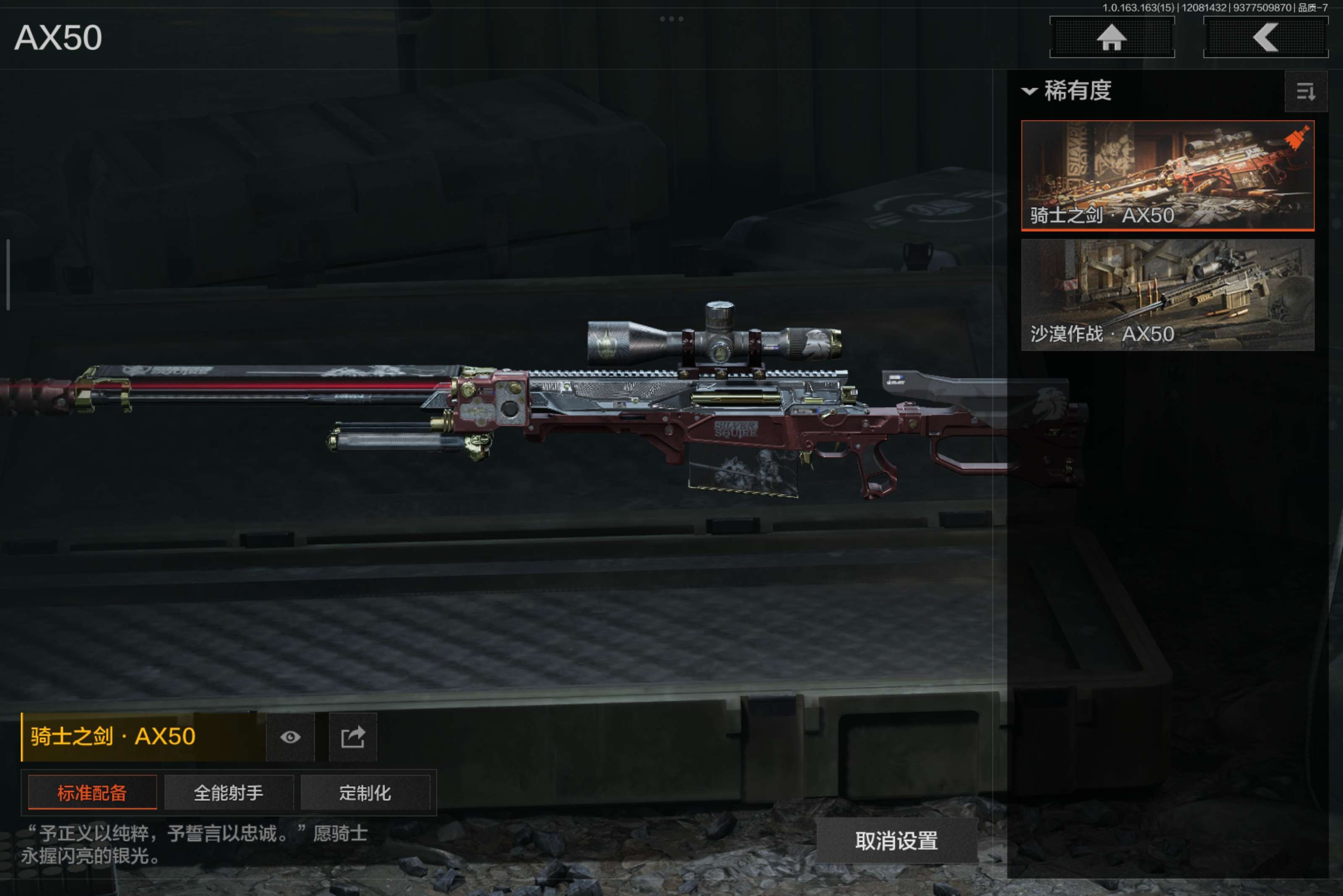
Task: Switch to the 标准配备 tab
Action: click(92, 792)
